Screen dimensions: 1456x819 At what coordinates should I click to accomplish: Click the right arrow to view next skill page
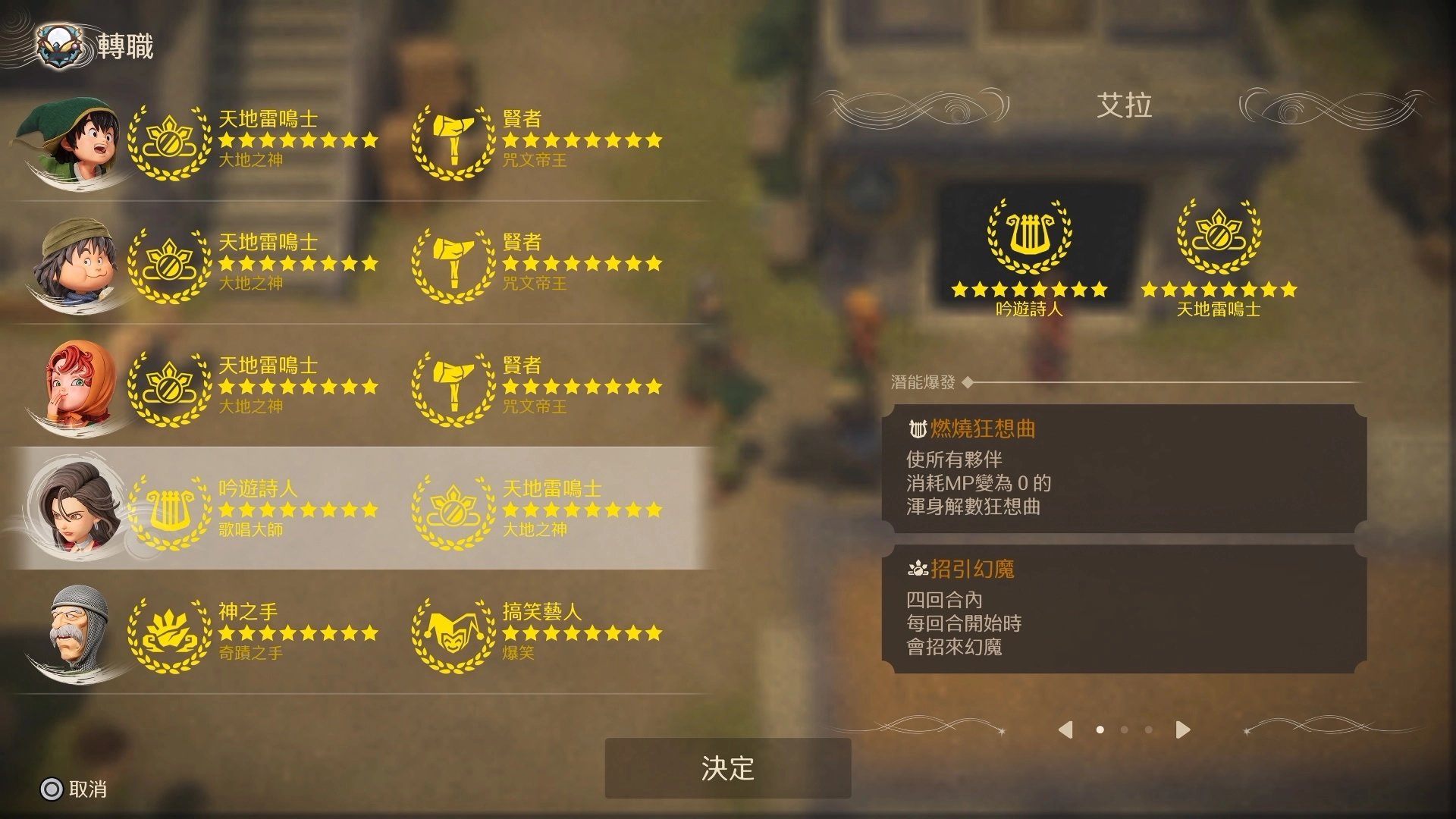(x=1181, y=730)
